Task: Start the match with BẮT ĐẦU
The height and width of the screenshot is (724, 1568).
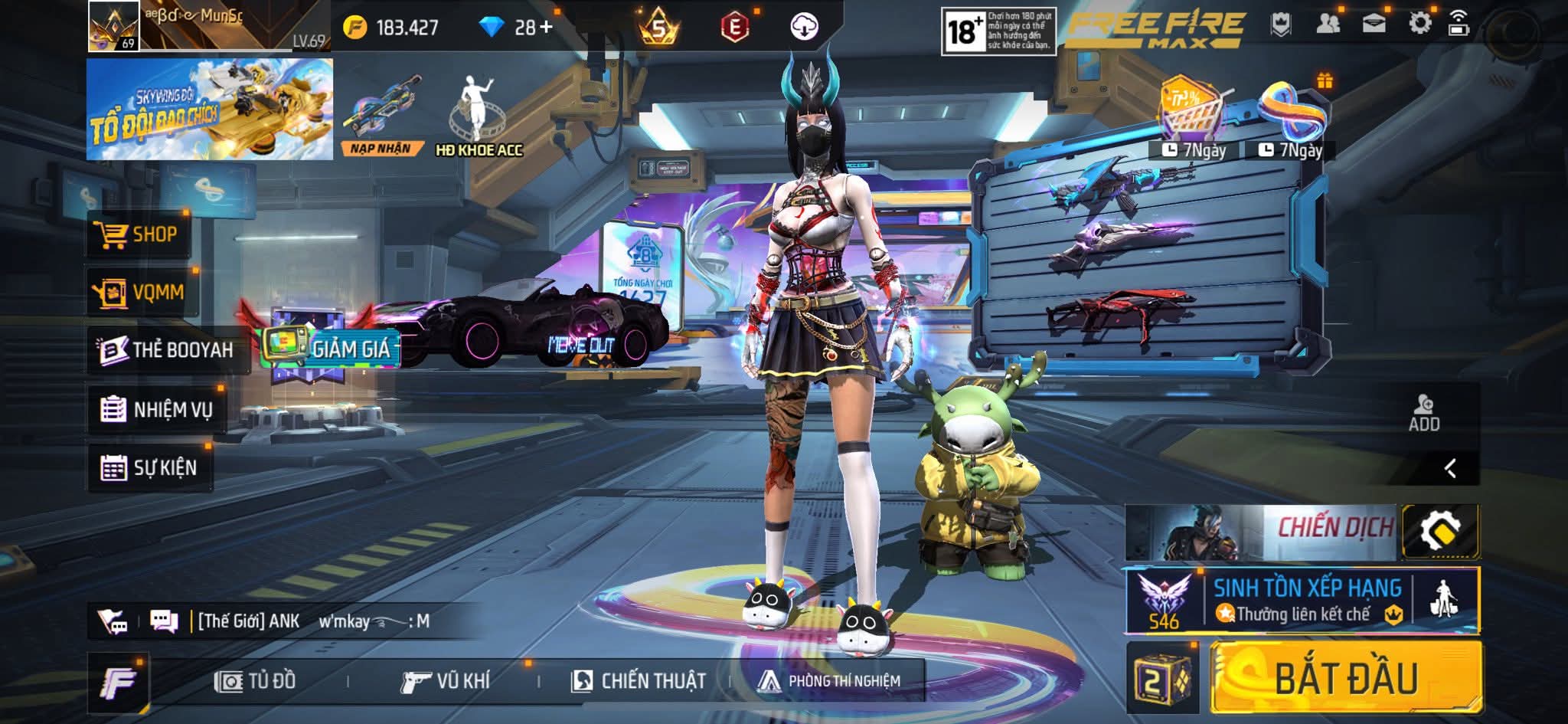Action: tap(1346, 678)
